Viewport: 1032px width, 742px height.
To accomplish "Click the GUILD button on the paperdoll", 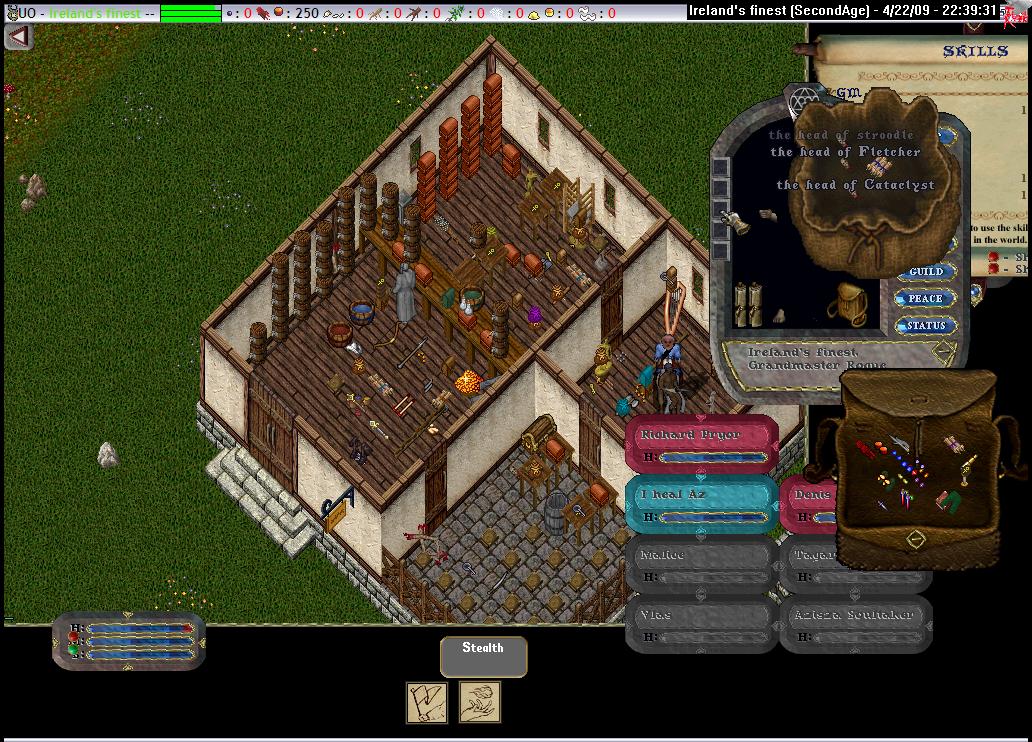I will pyautogui.click(x=926, y=272).
